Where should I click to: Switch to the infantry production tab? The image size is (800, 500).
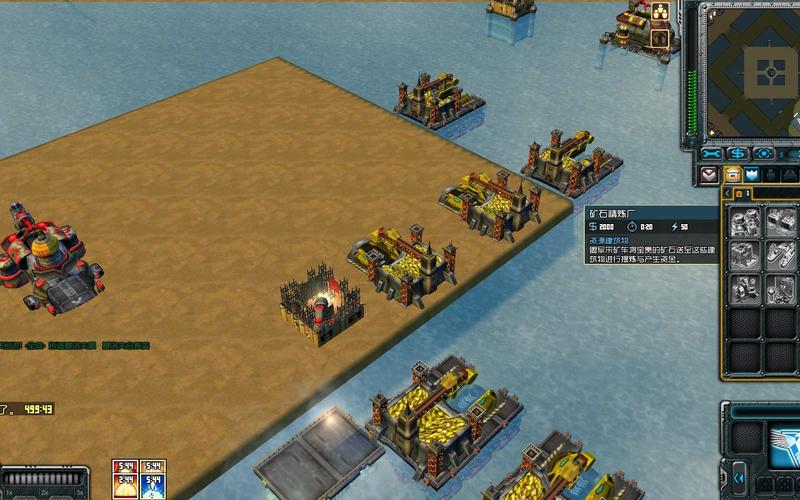[777, 175]
